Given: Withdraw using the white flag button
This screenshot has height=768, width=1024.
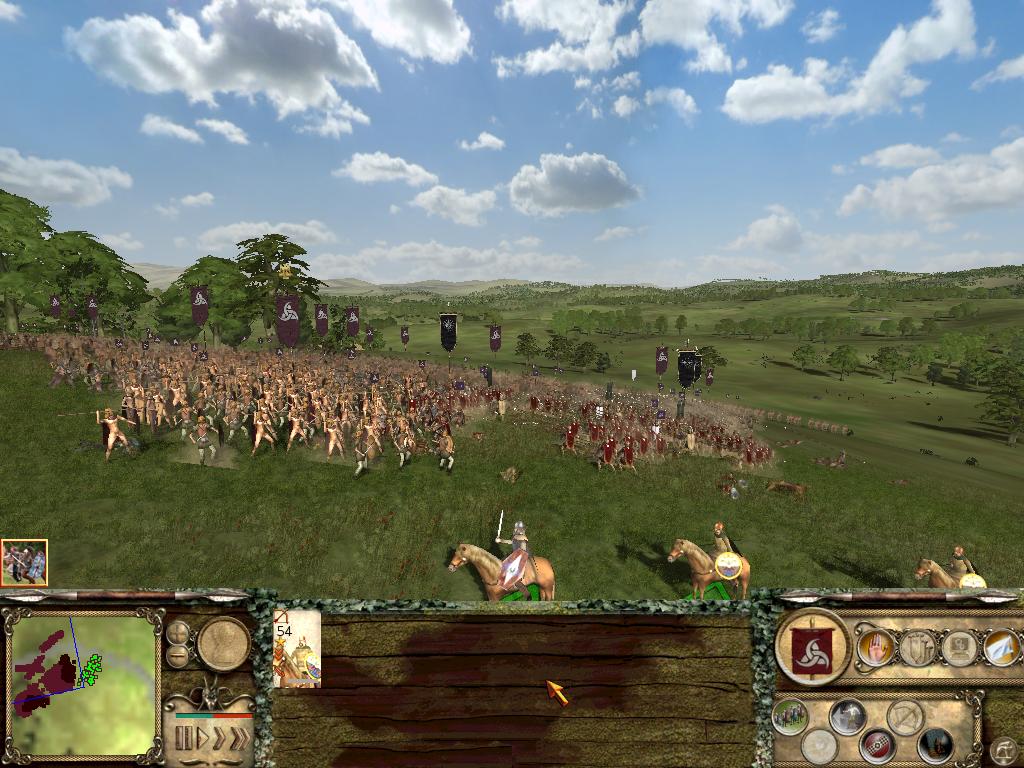Looking at the screenshot, I should point(1001,648).
